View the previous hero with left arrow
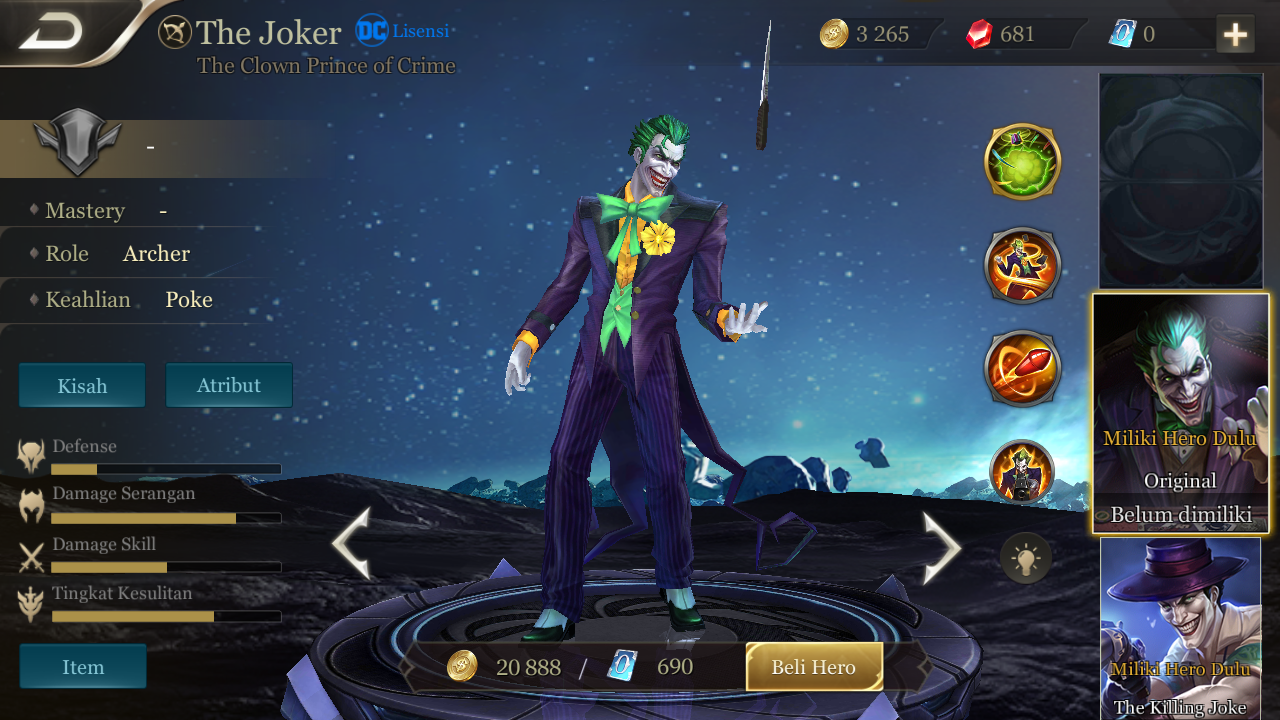The height and width of the screenshot is (720, 1280). 352,545
